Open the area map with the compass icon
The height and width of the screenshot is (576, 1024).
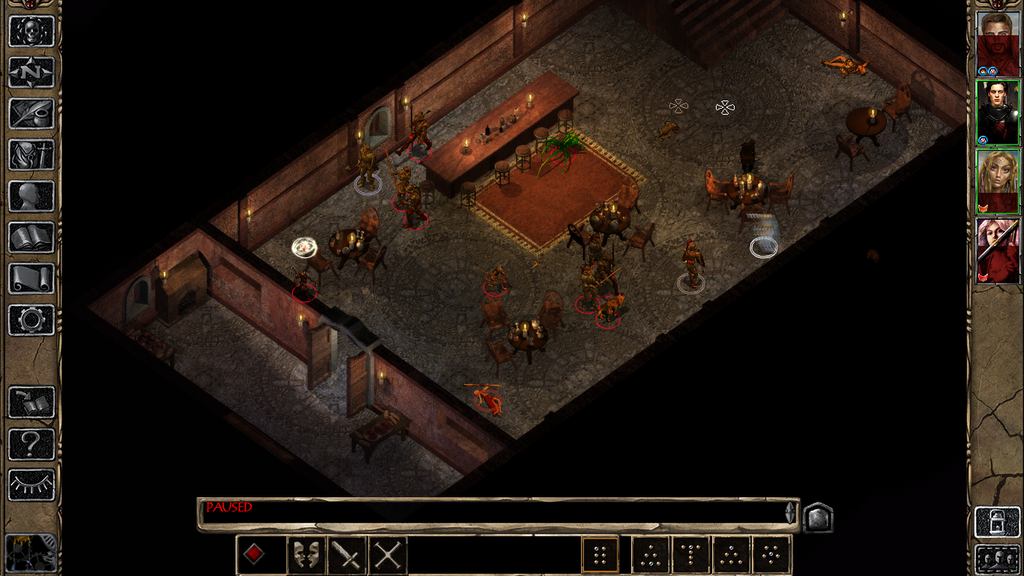pyautogui.click(x=31, y=72)
